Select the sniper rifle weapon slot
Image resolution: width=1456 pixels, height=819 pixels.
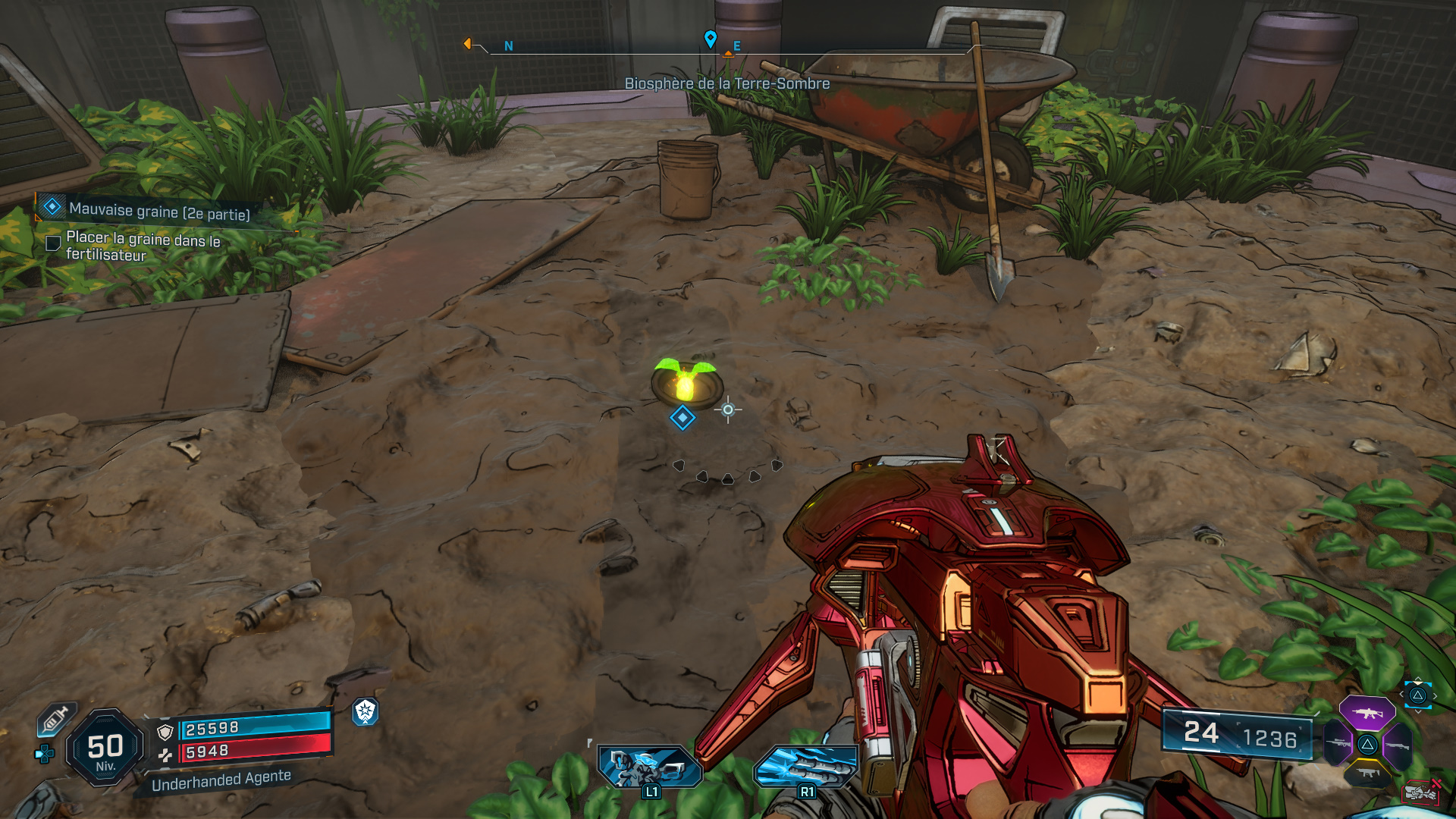(x=1337, y=743)
